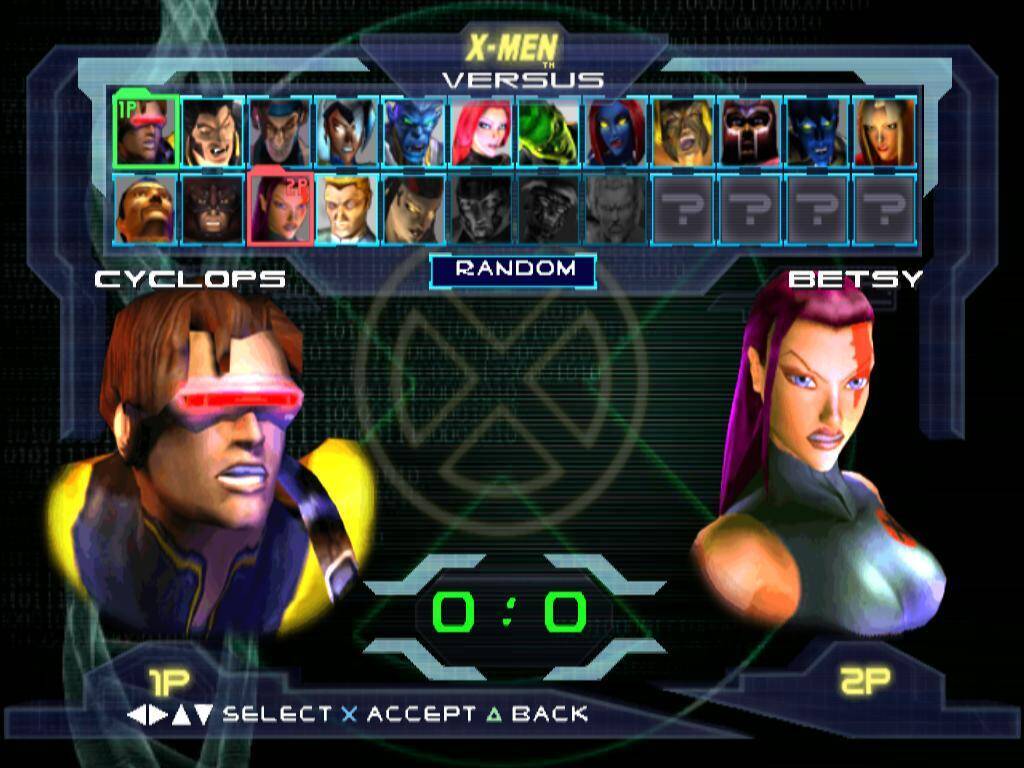Pick the blond man portrait
Image resolution: width=1024 pixels, height=768 pixels.
pos(347,209)
